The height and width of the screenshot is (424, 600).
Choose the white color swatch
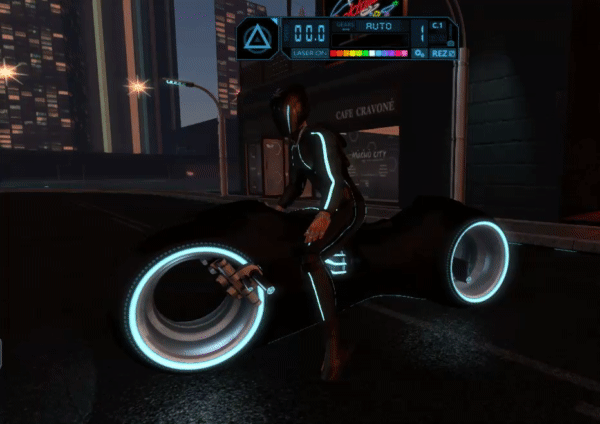(x=372, y=53)
